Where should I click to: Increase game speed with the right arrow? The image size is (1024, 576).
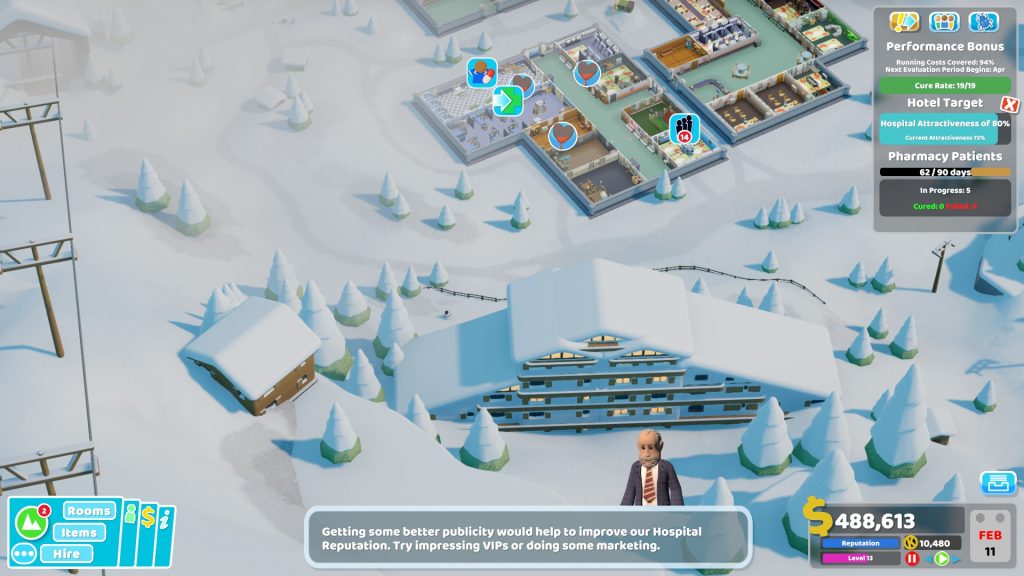[x=955, y=558]
